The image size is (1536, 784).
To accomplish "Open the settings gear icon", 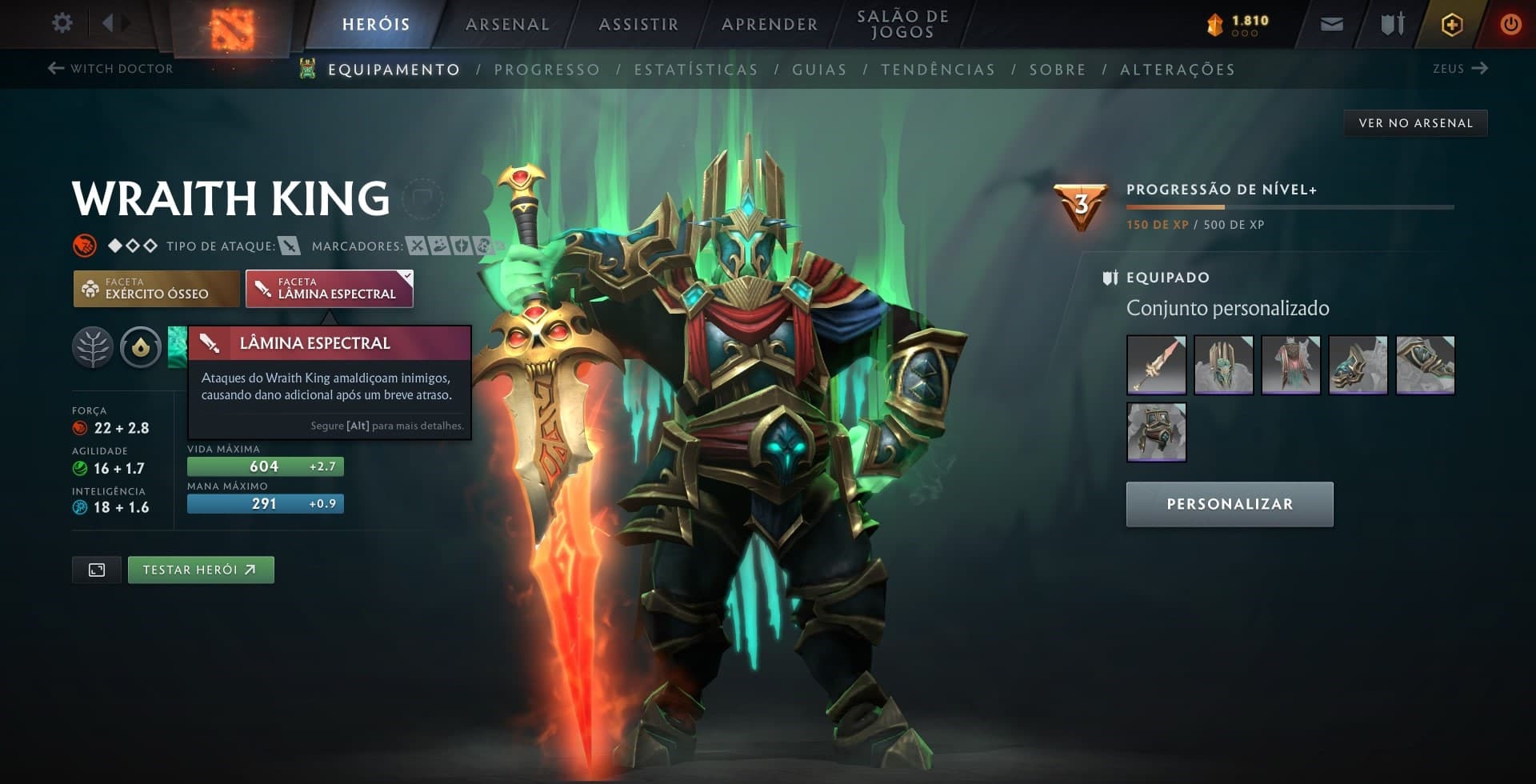I will 62,23.
